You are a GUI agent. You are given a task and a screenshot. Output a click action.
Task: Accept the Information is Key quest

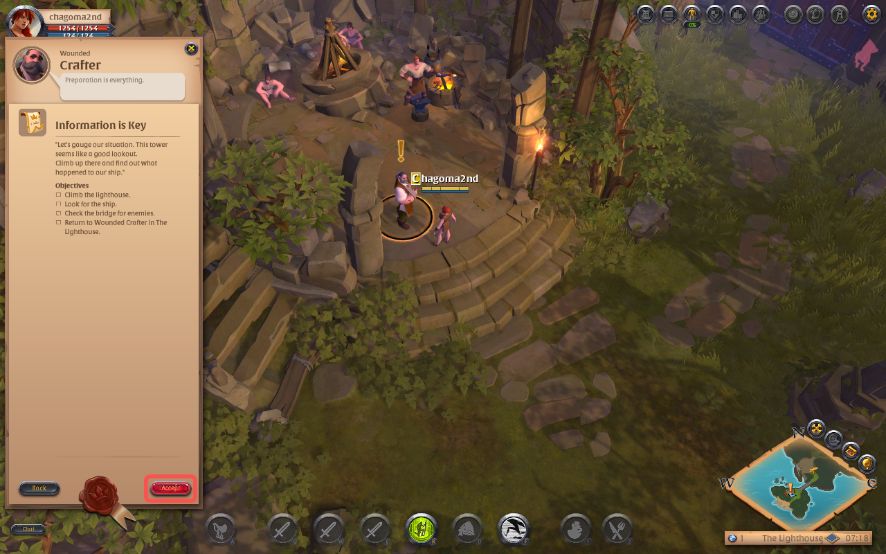pos(169,488)
